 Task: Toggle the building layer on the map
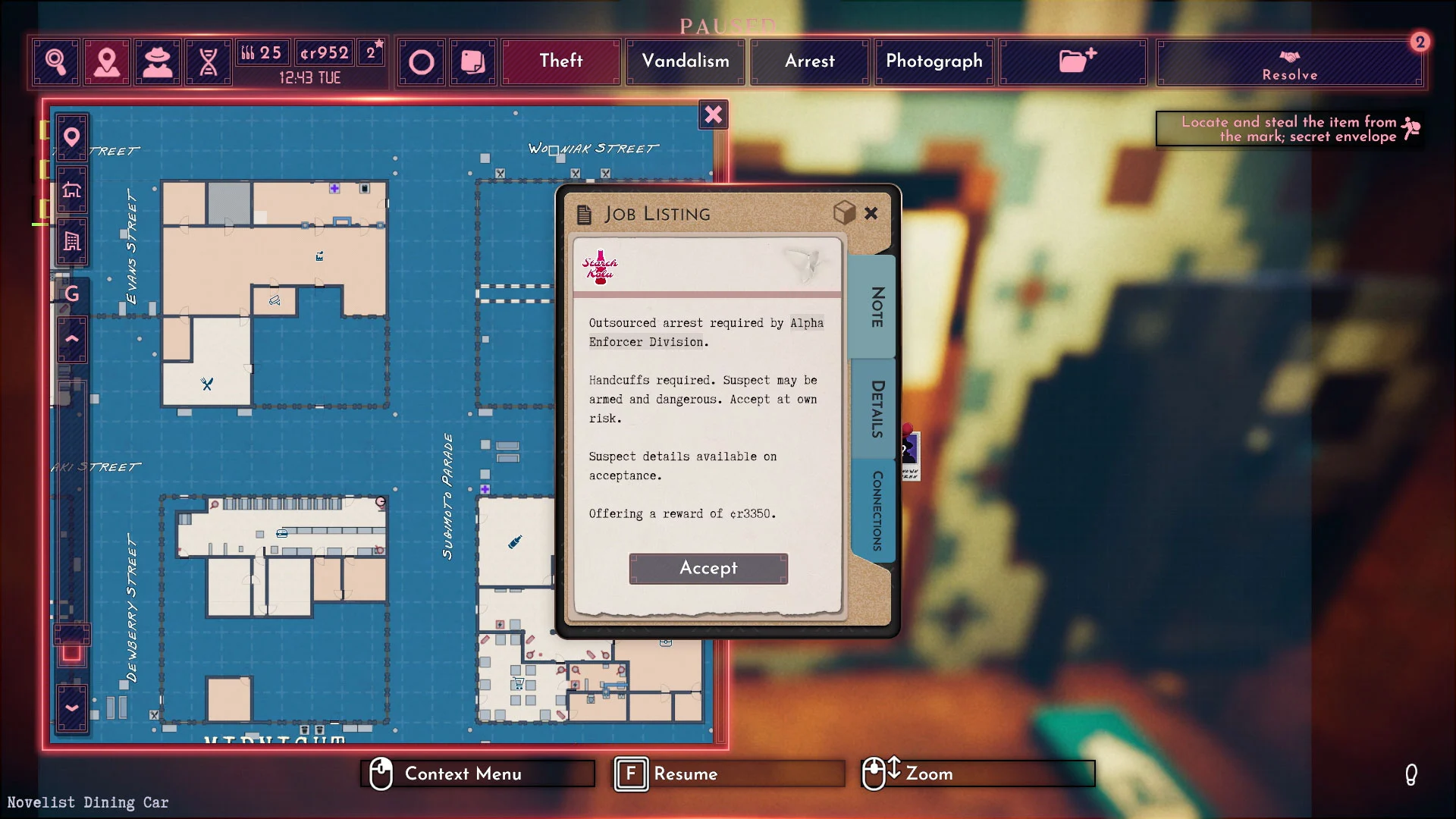[x=71, y=241]
